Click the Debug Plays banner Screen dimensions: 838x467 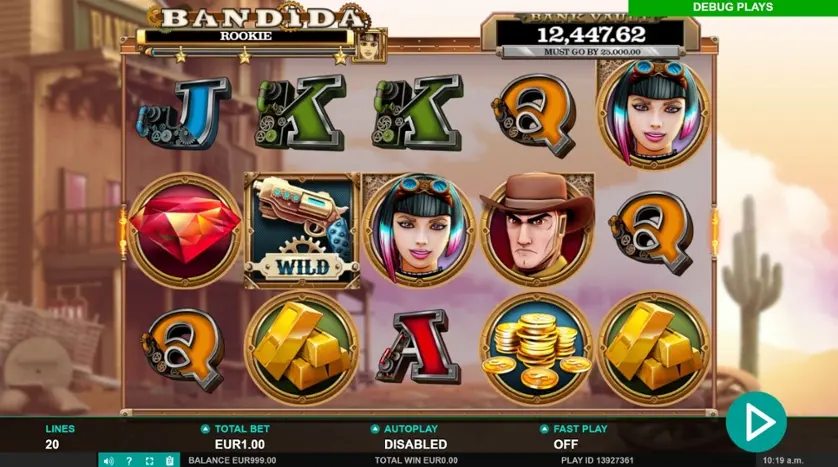[733, 7]
